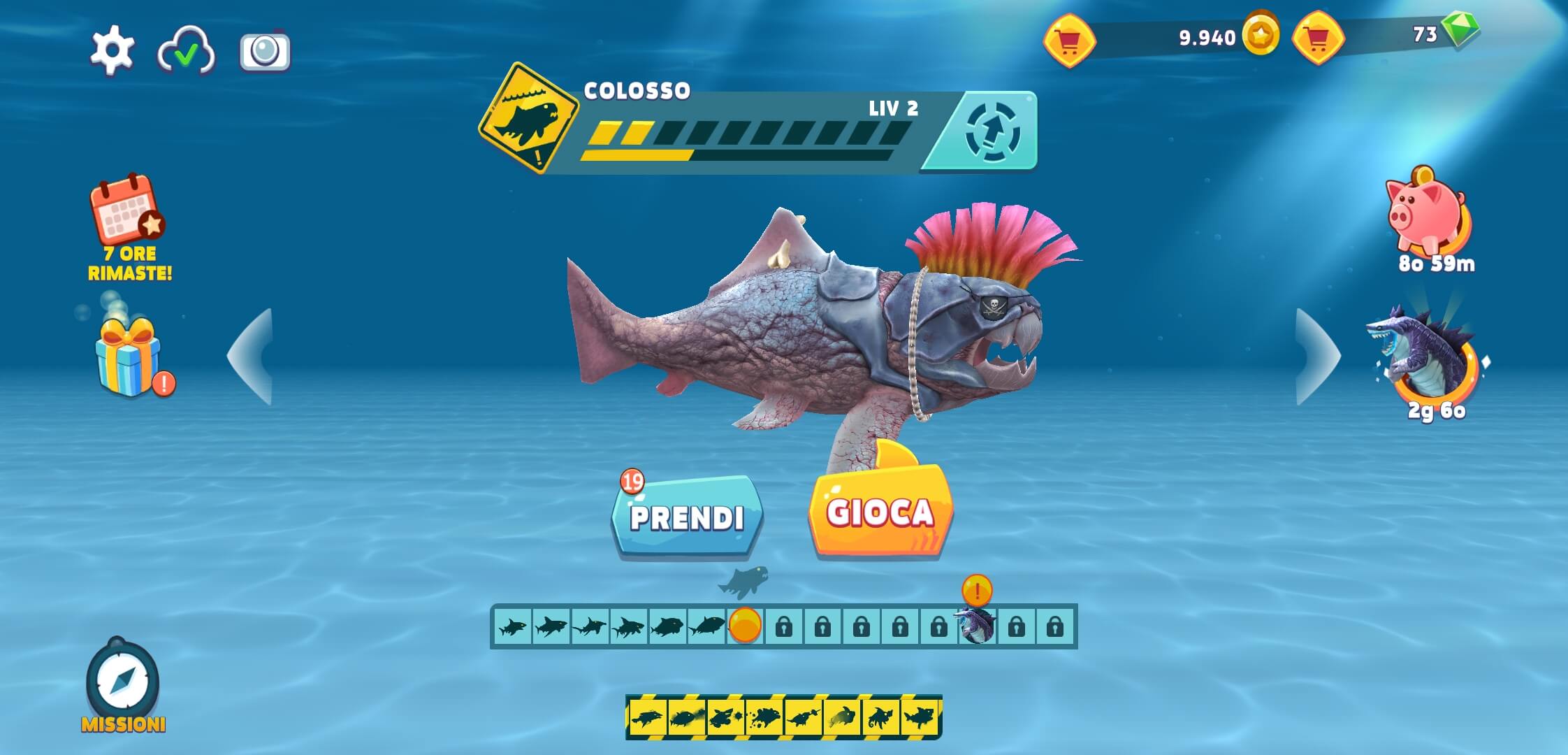
Task: Open the gem shop cart next to 73
Action: [1320, 38]
